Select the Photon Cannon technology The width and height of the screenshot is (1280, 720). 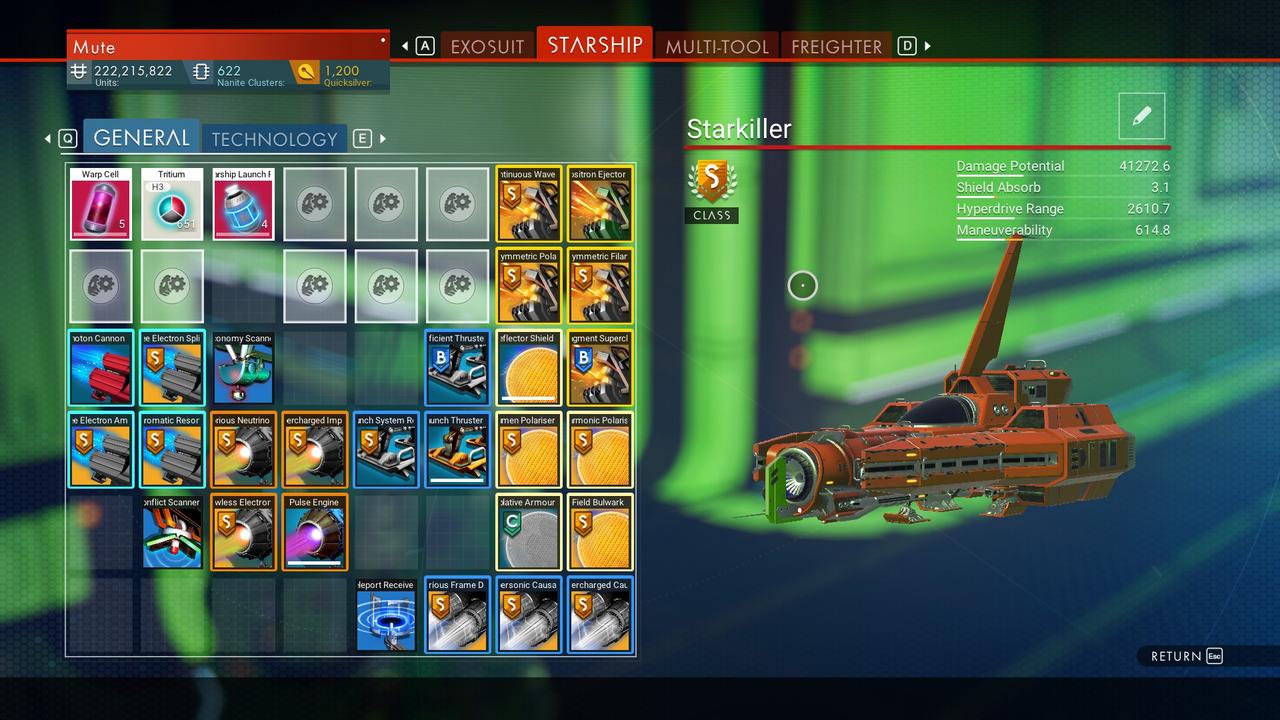(x=100, y=368)
